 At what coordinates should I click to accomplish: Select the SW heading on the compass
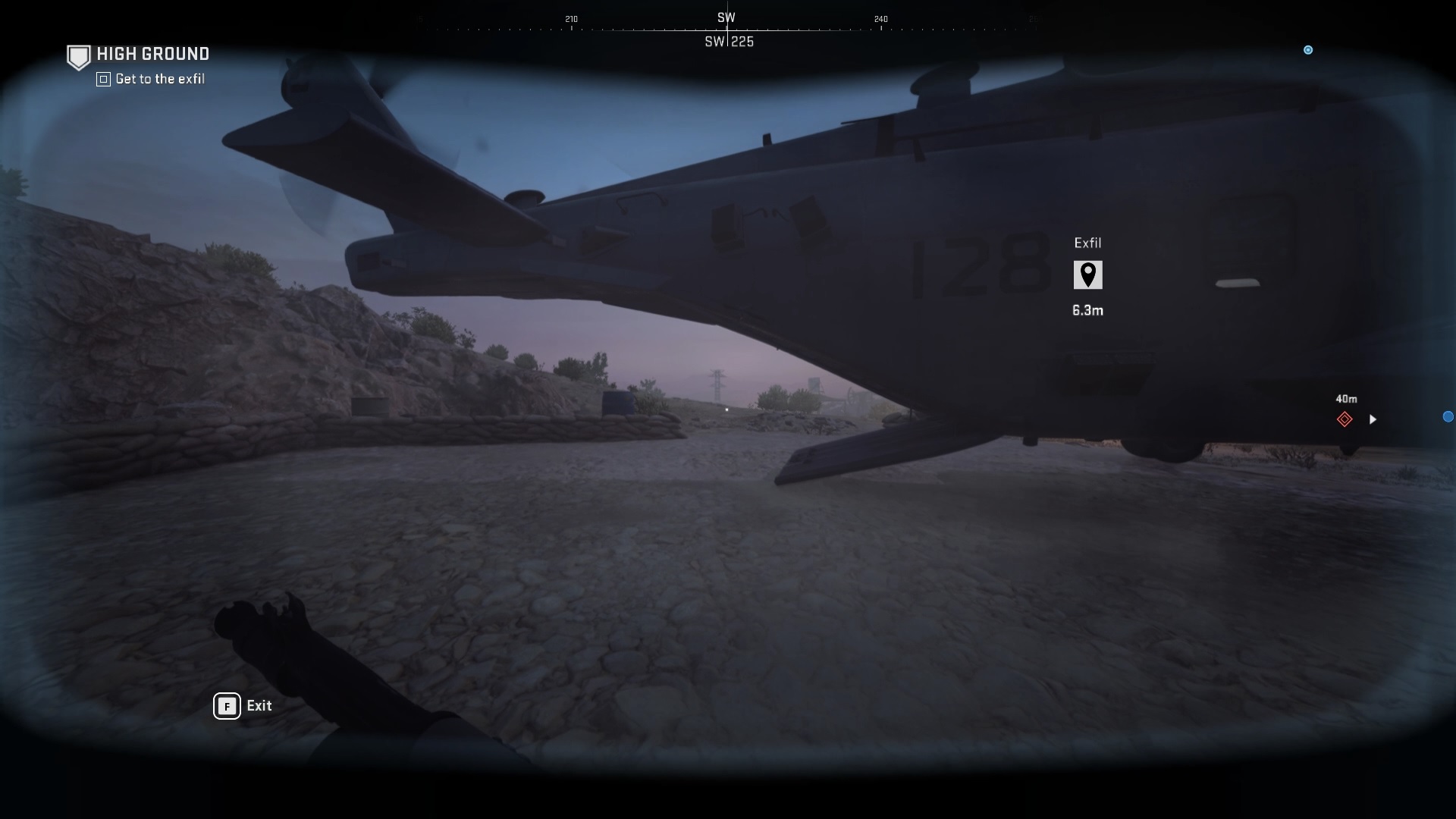pyautogui.click(x=726, y=17)
